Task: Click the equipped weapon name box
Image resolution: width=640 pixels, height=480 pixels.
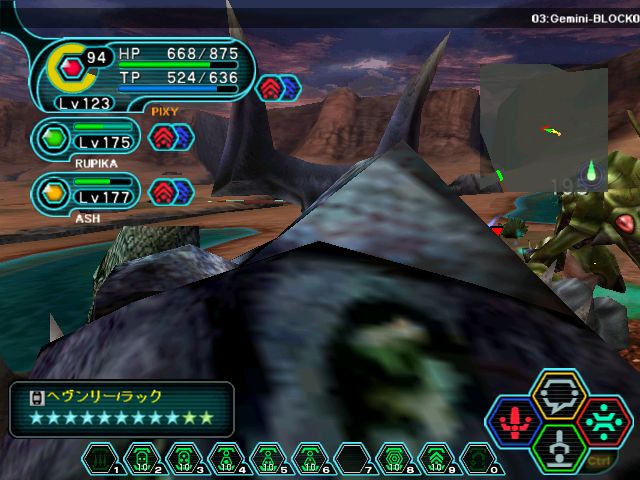Action: (122, 408)
